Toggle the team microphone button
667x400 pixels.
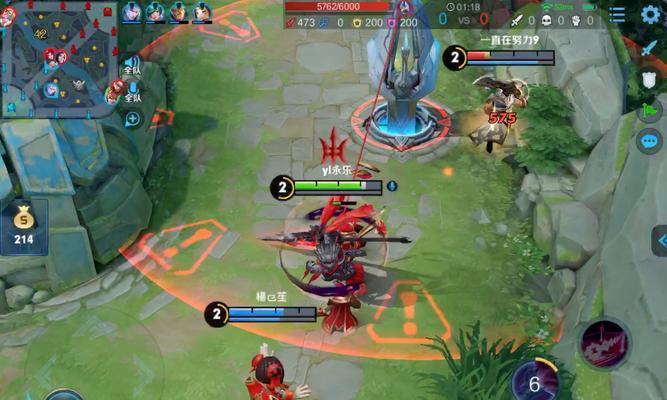132,90
